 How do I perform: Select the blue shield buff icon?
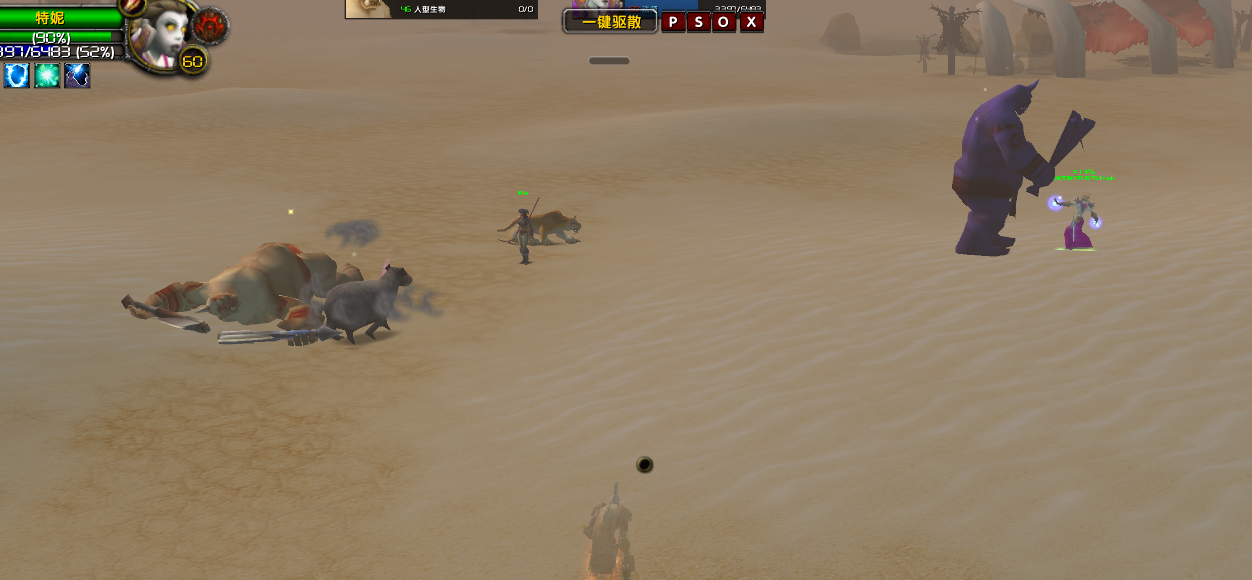click(x=16, y=75)
